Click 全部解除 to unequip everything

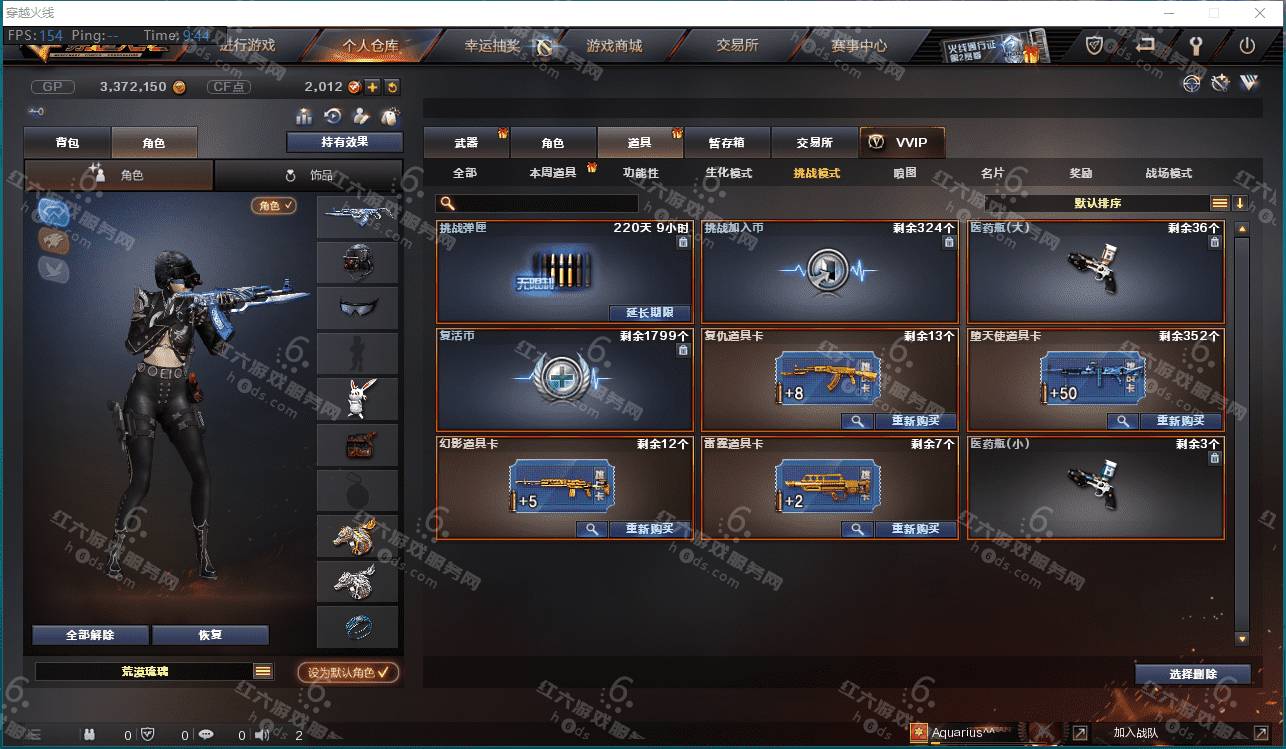(90, 635)
